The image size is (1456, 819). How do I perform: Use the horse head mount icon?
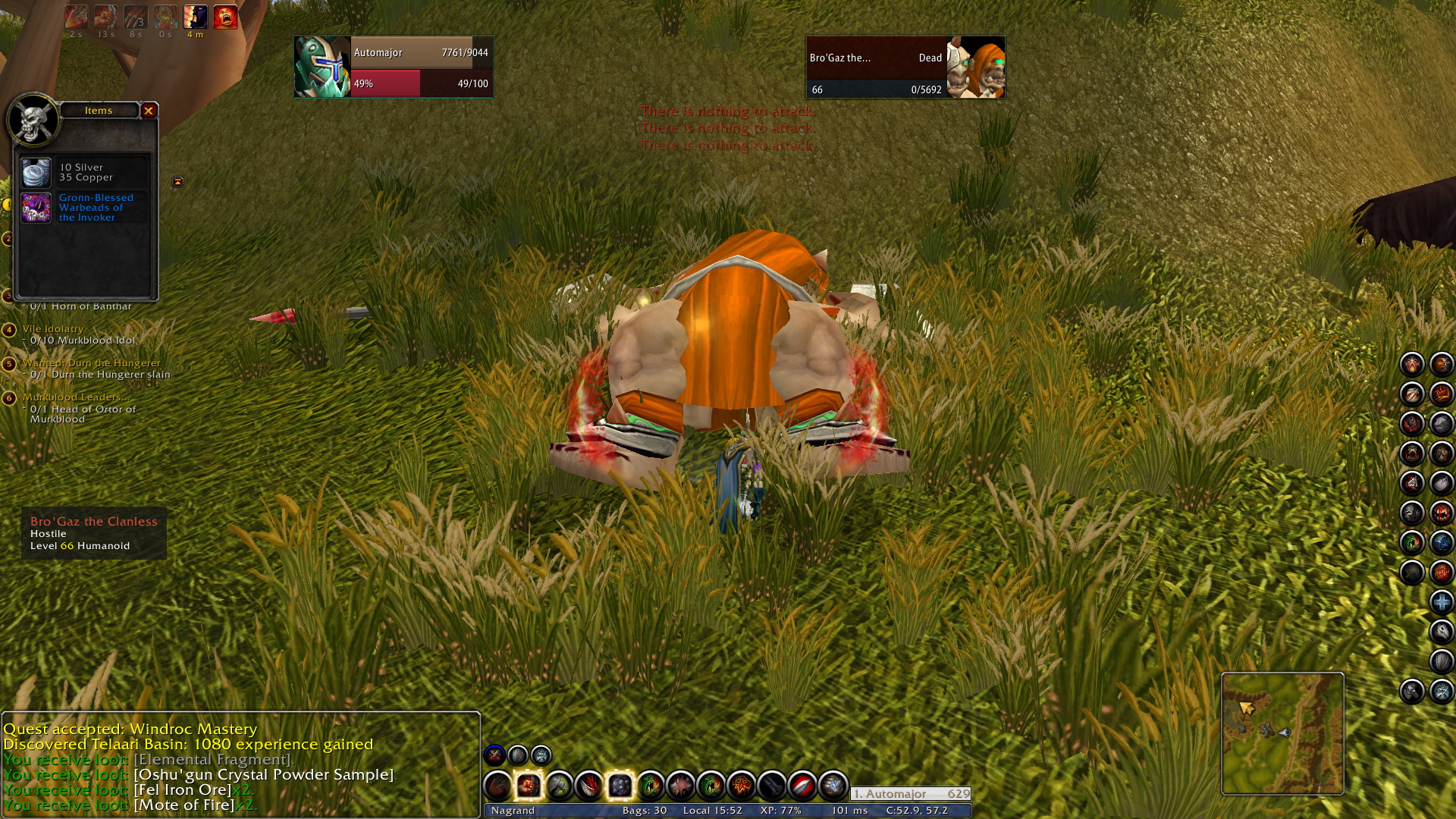[1441, 632]
